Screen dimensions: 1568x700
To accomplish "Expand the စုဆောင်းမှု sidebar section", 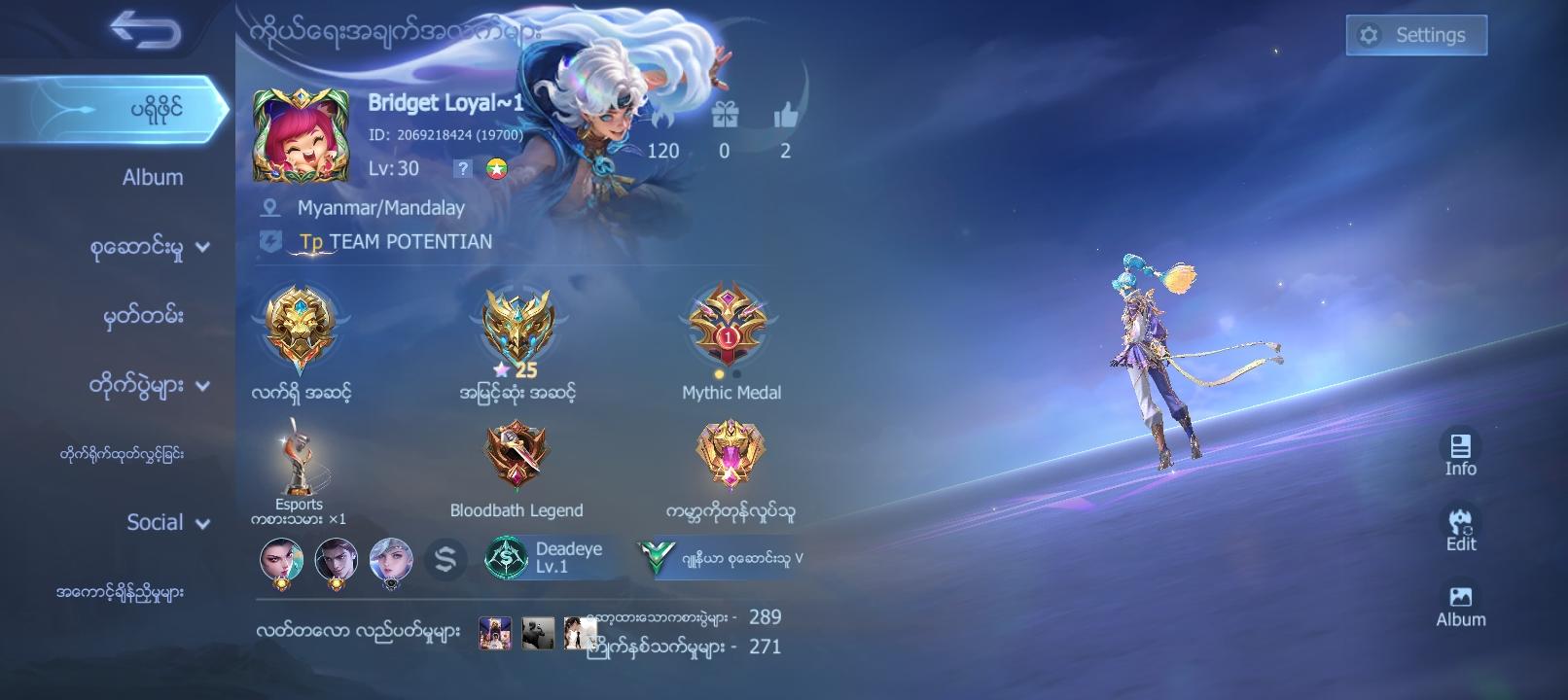I will [136, 247].
